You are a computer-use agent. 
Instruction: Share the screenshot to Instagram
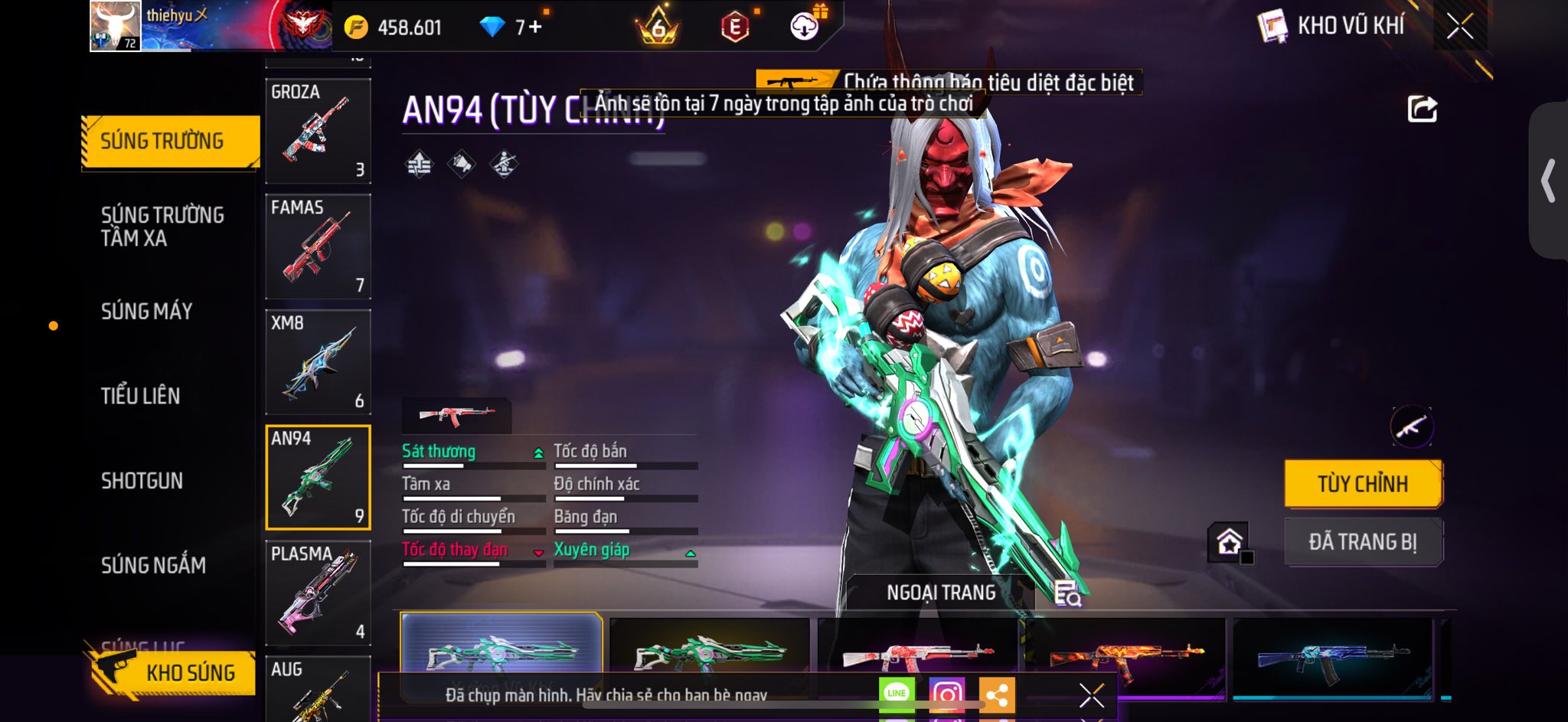[946, 694]
